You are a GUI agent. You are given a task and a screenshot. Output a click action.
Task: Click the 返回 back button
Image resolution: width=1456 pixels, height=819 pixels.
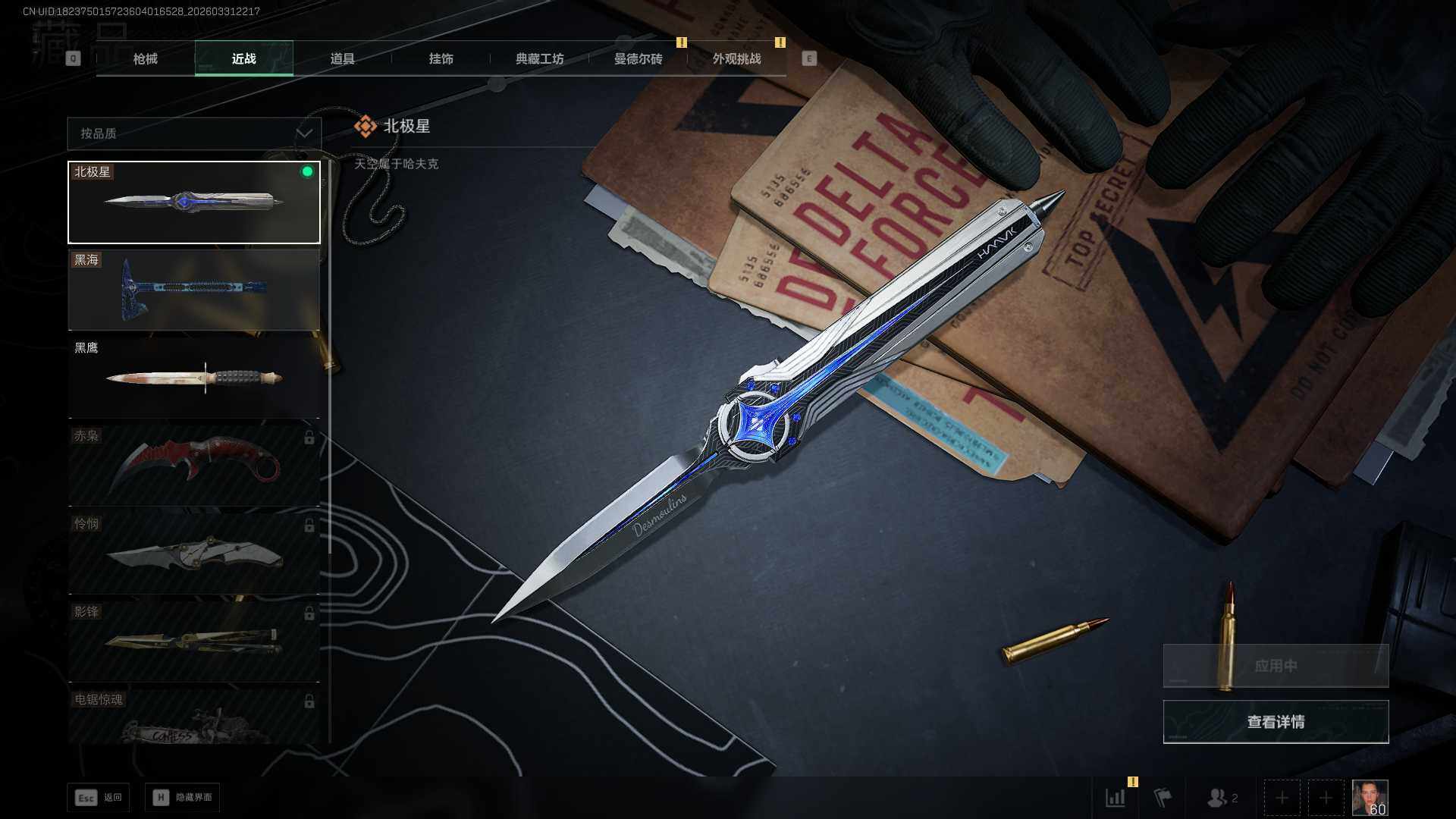99,798
